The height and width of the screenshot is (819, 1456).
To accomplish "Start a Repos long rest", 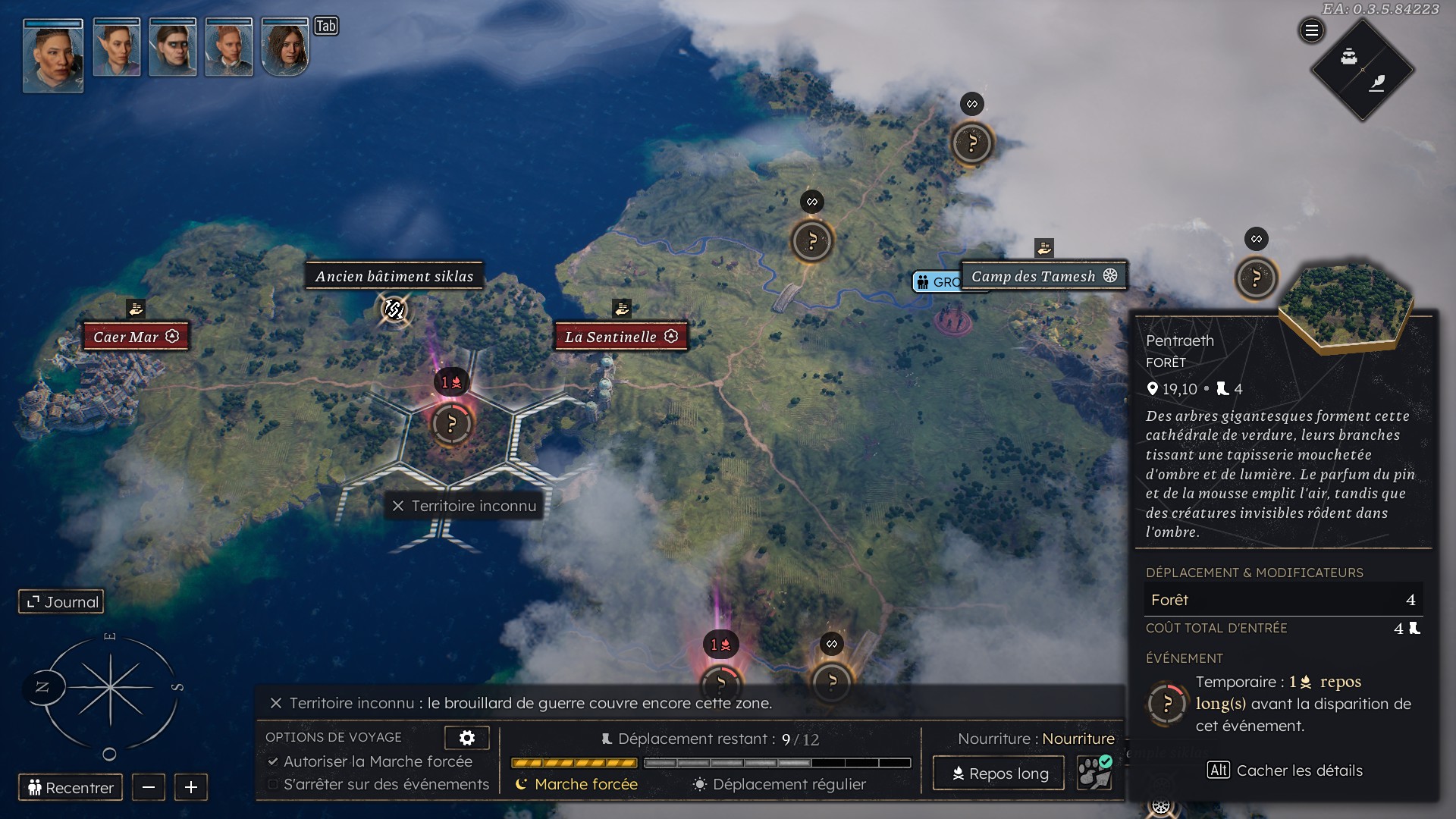I will (999, 773).
